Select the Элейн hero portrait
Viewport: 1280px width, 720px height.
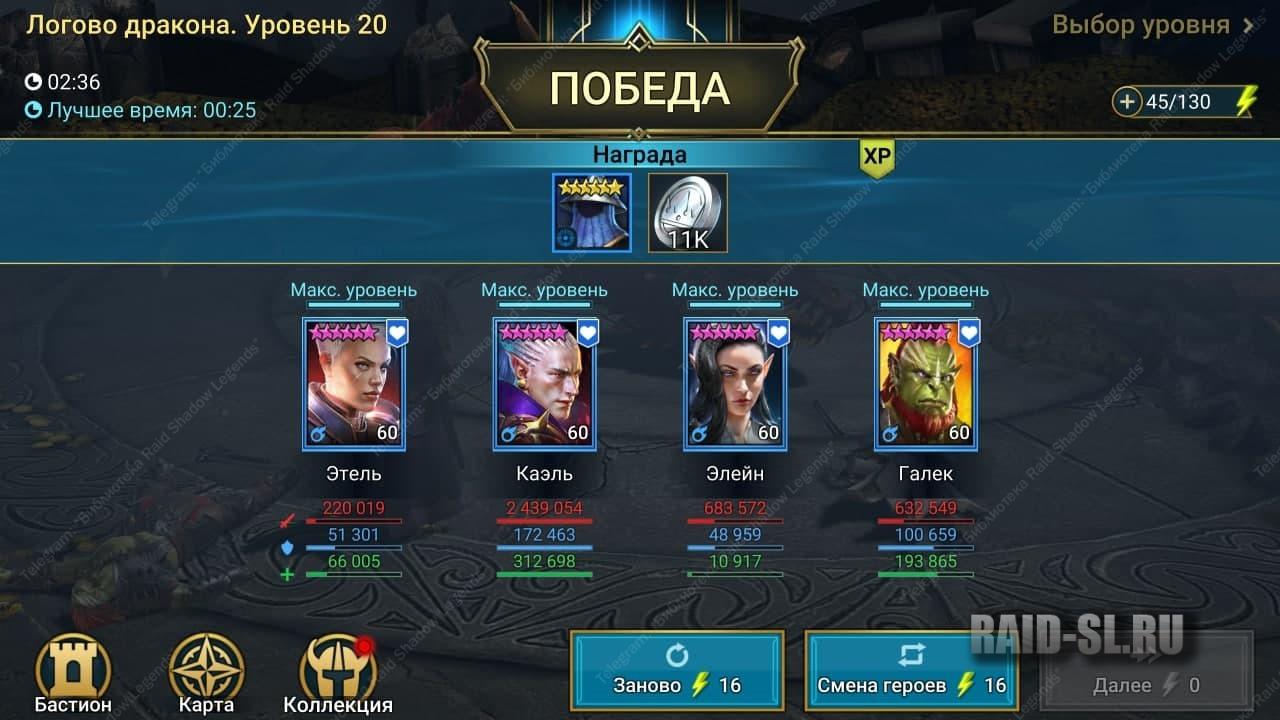(735, 385)
